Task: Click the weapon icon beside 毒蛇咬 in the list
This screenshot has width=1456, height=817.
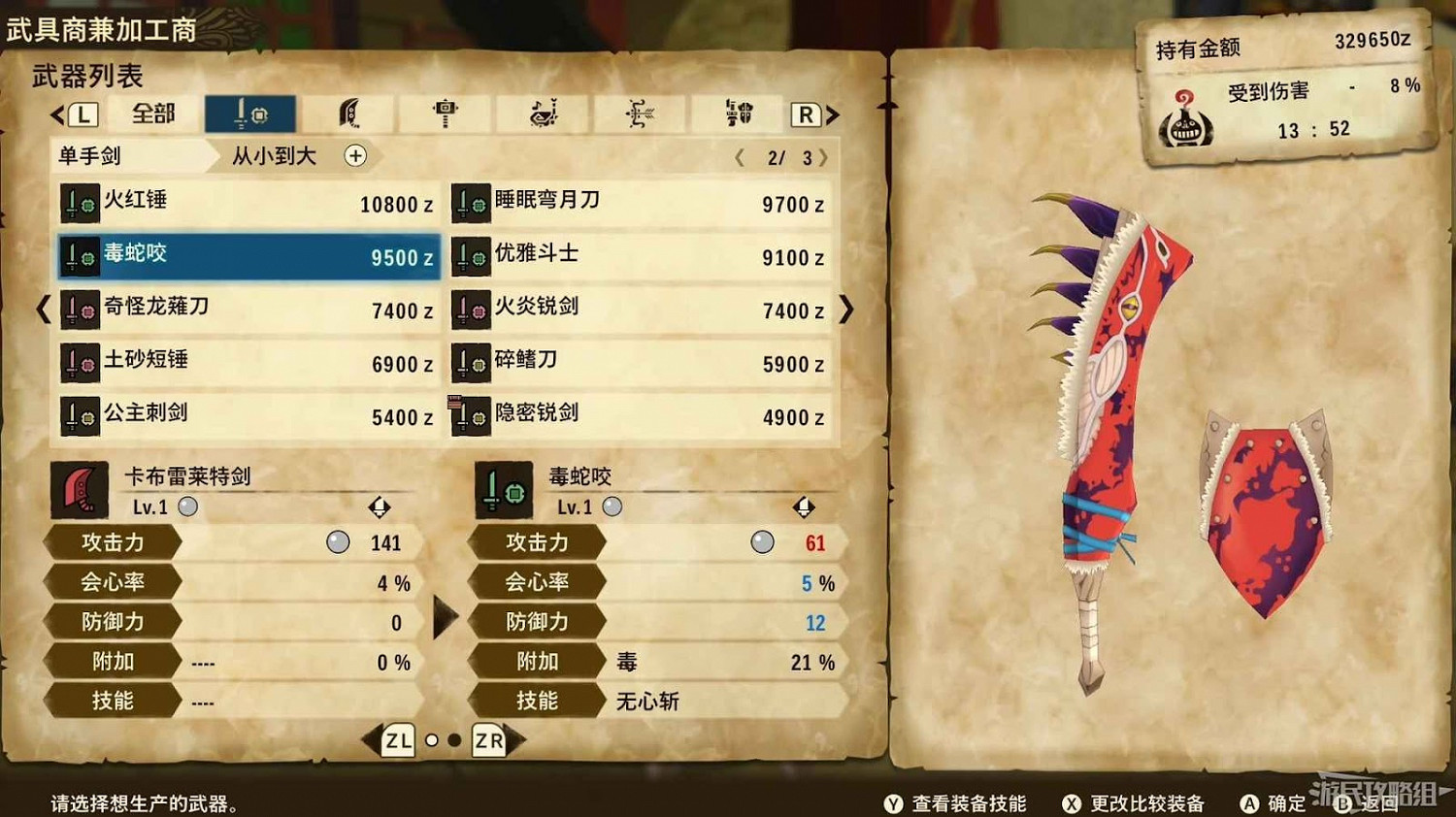Action: [x=80, y=256]
